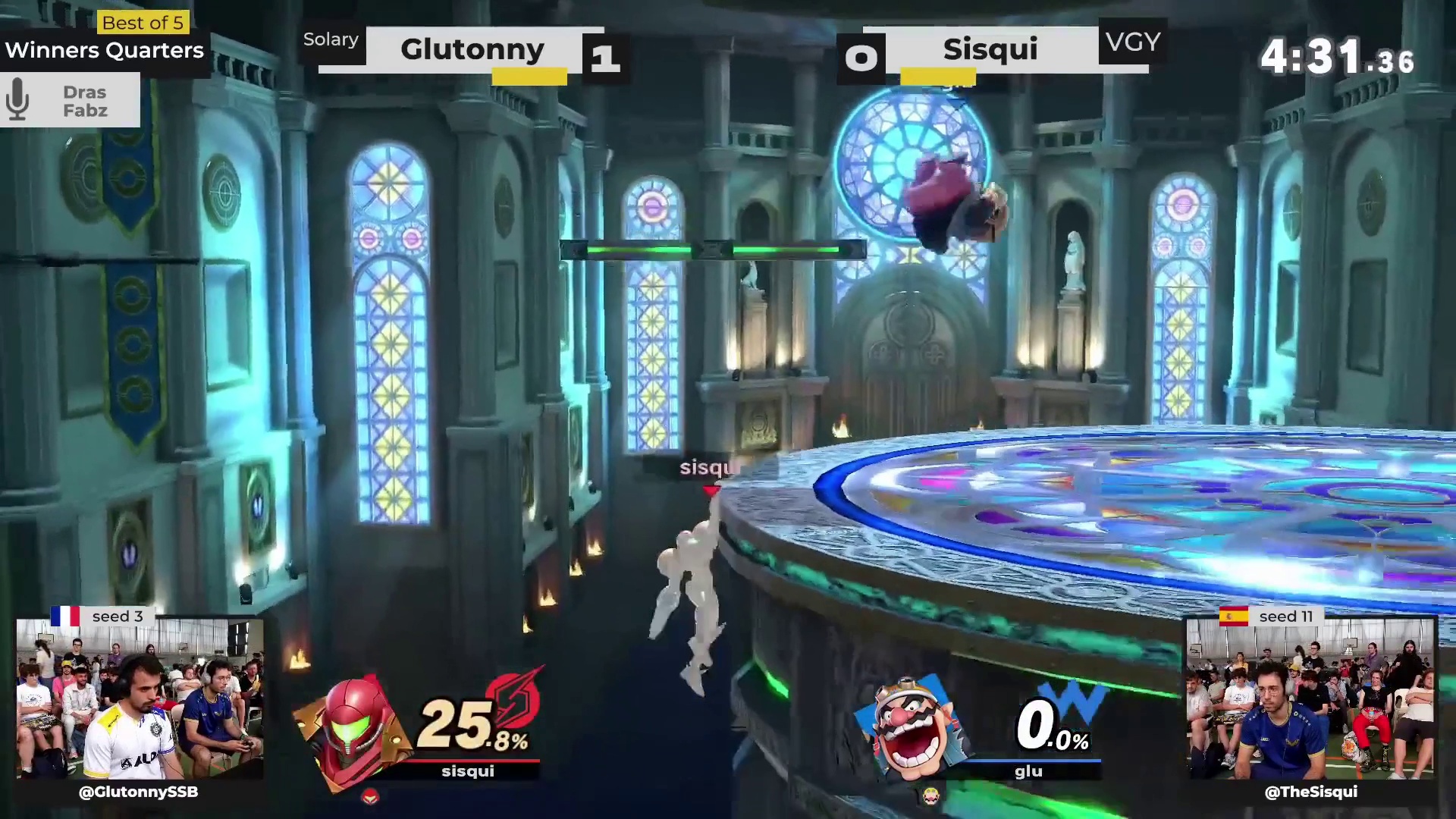Open Sisqui's player webcam feed
This screenshot has width=1456, height=819.
1310,699
